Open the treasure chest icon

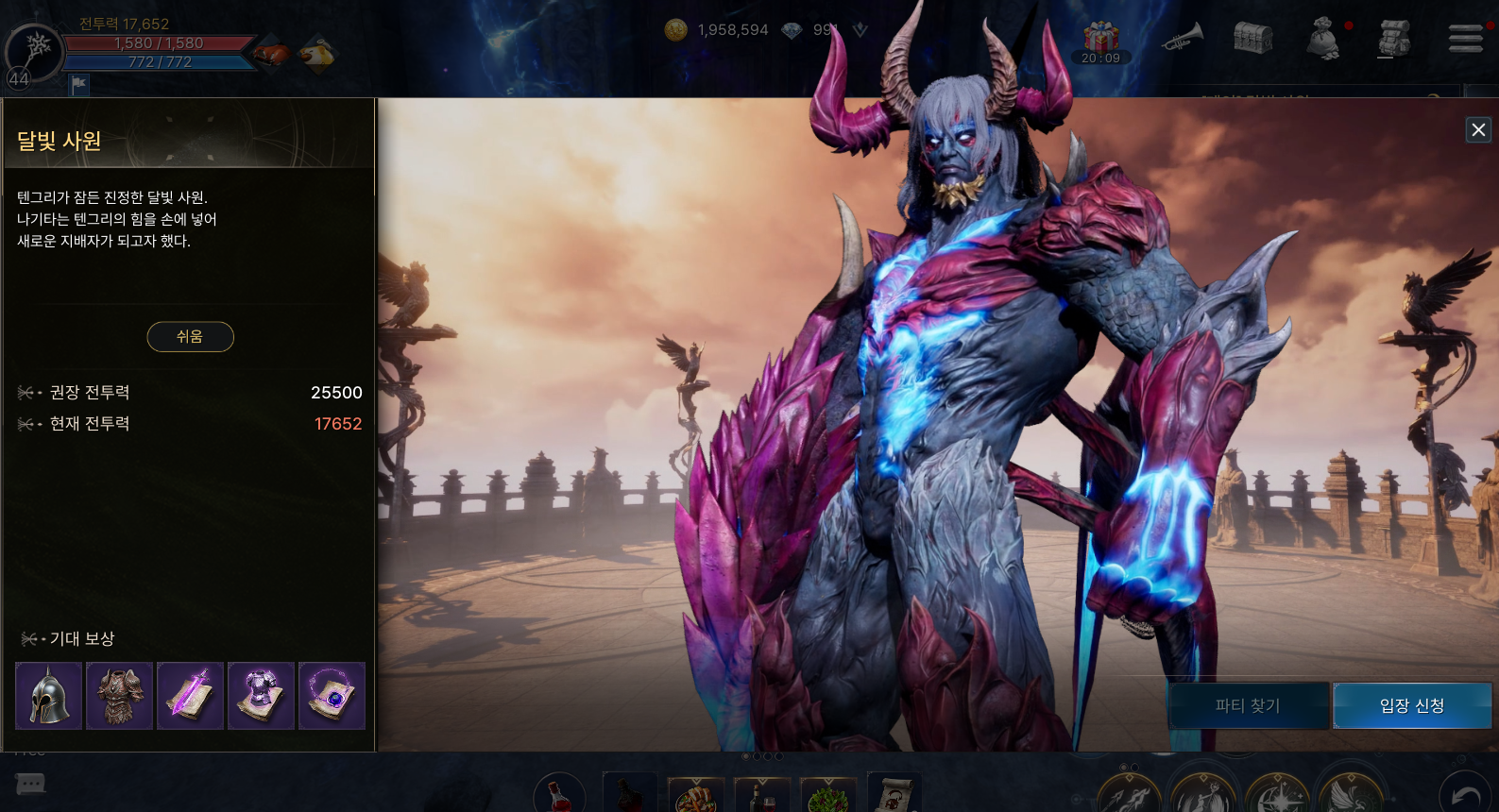click(x=1253, y=38)
